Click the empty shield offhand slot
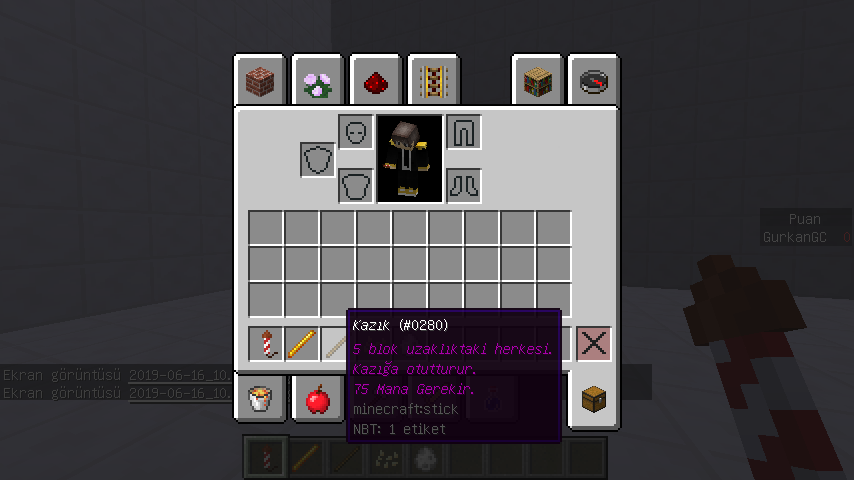The width and height of the screenshot is (854, 480). 318,159
